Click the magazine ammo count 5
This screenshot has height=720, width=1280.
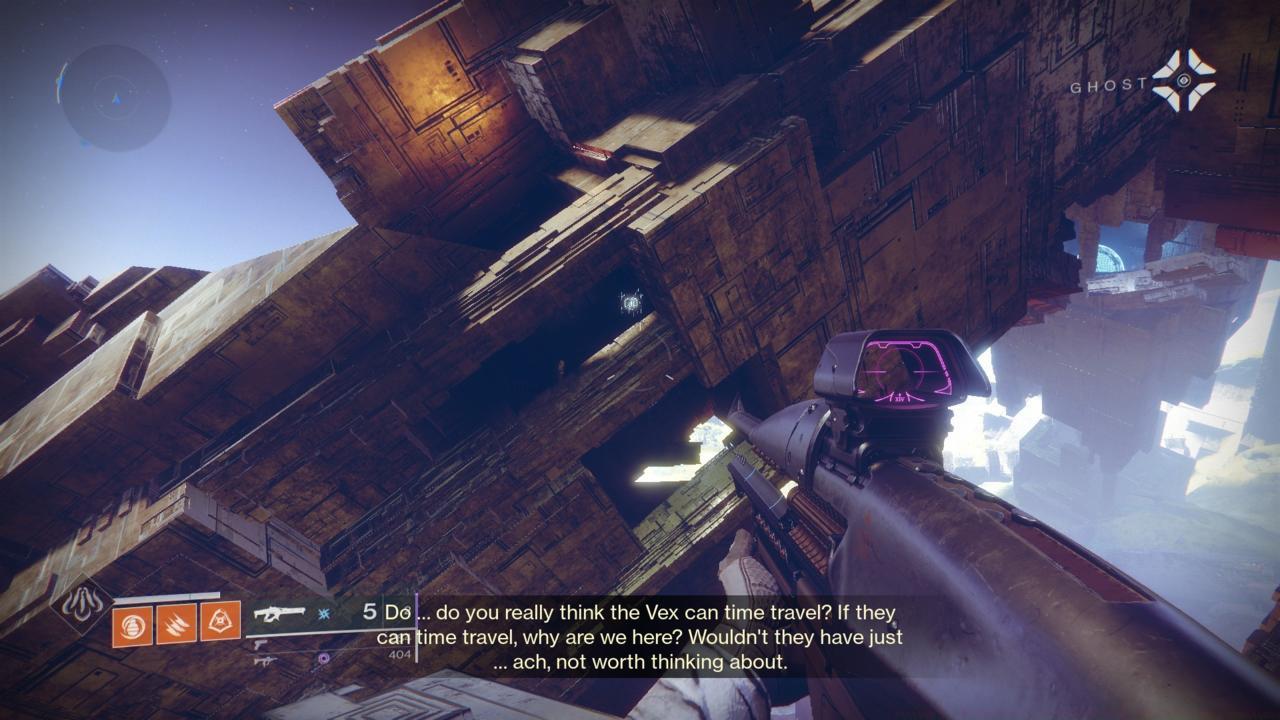(x=368, y=610)
